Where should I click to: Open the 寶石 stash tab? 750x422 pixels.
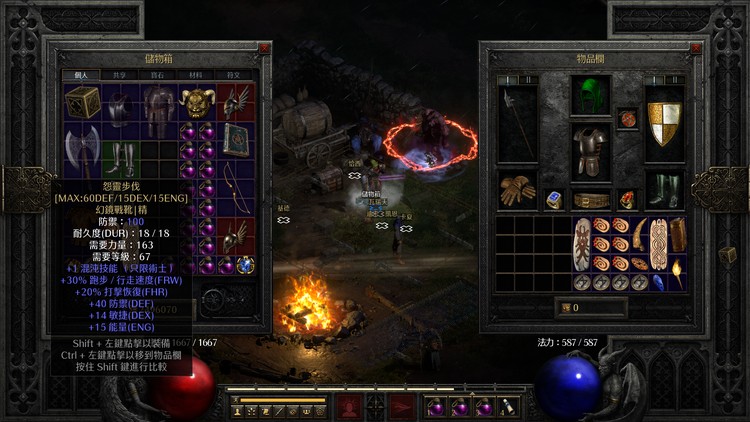[x=159, y=74]
